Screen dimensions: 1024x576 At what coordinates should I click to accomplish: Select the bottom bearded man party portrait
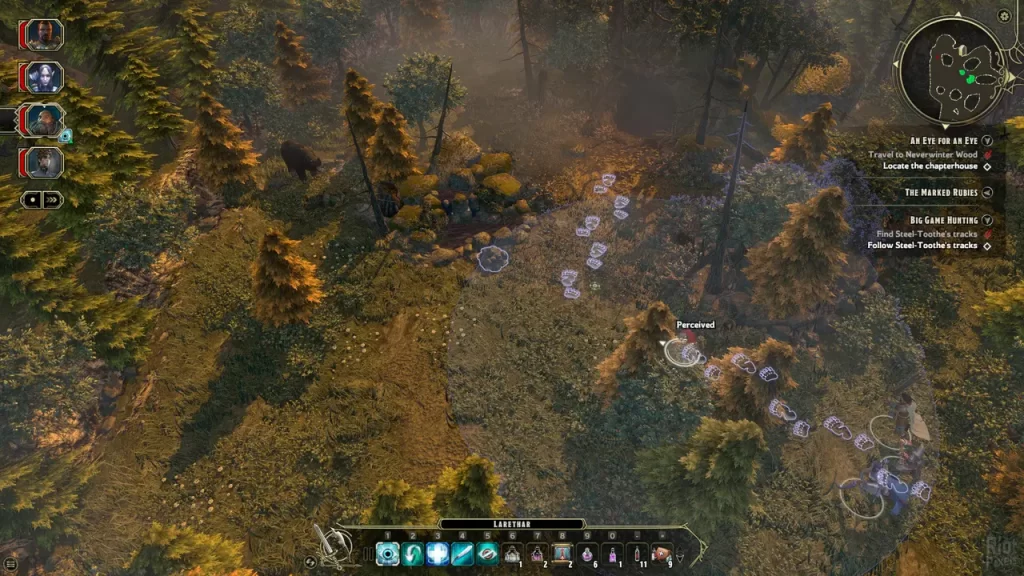click(x=44, y=162)
